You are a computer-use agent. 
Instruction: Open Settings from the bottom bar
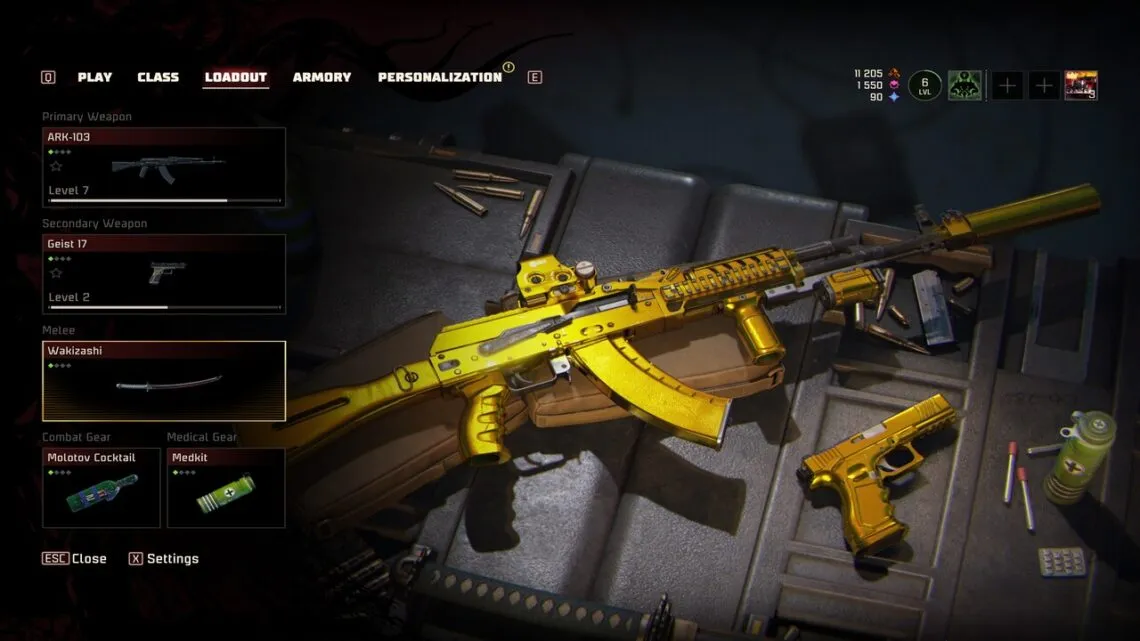point(164,559)
